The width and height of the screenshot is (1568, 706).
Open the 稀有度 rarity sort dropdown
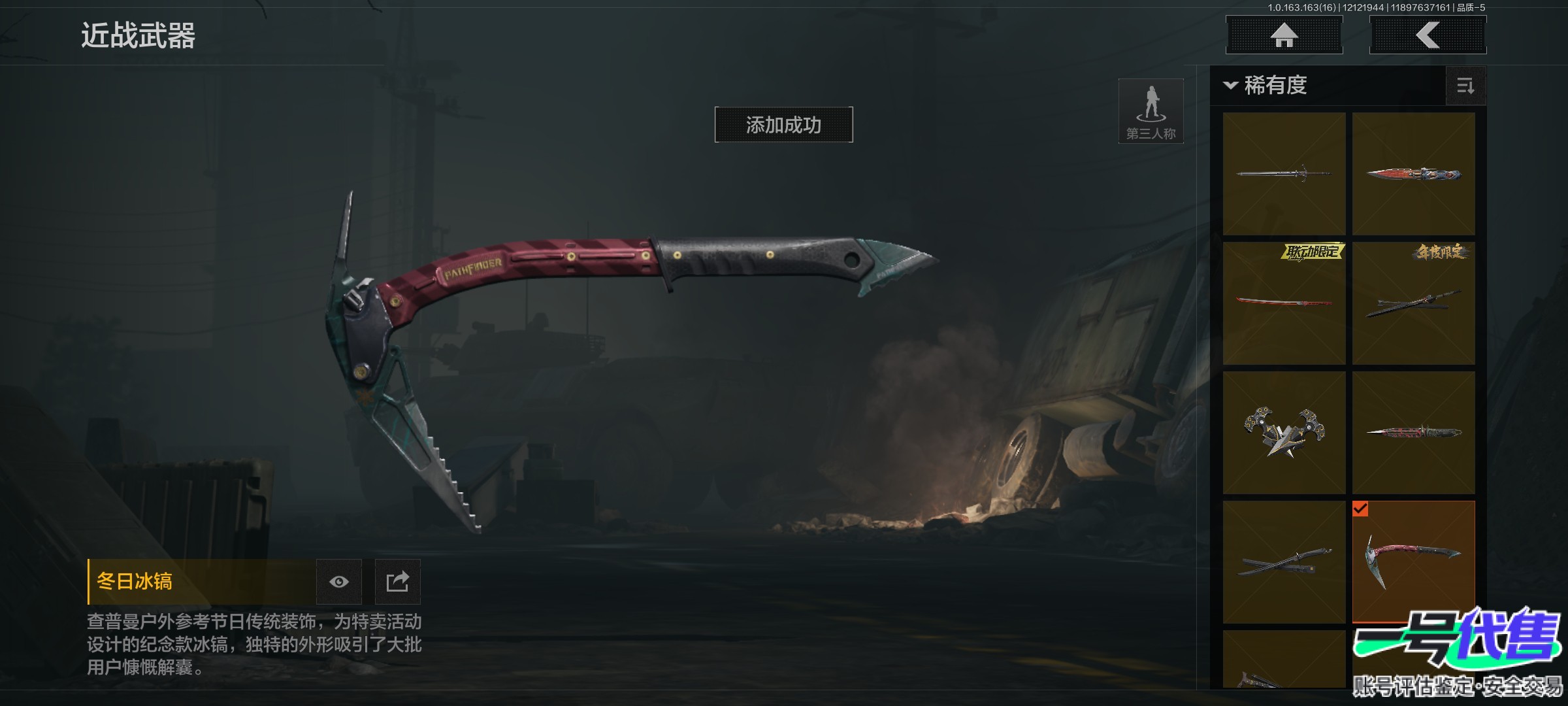(x=1267, y=86)
